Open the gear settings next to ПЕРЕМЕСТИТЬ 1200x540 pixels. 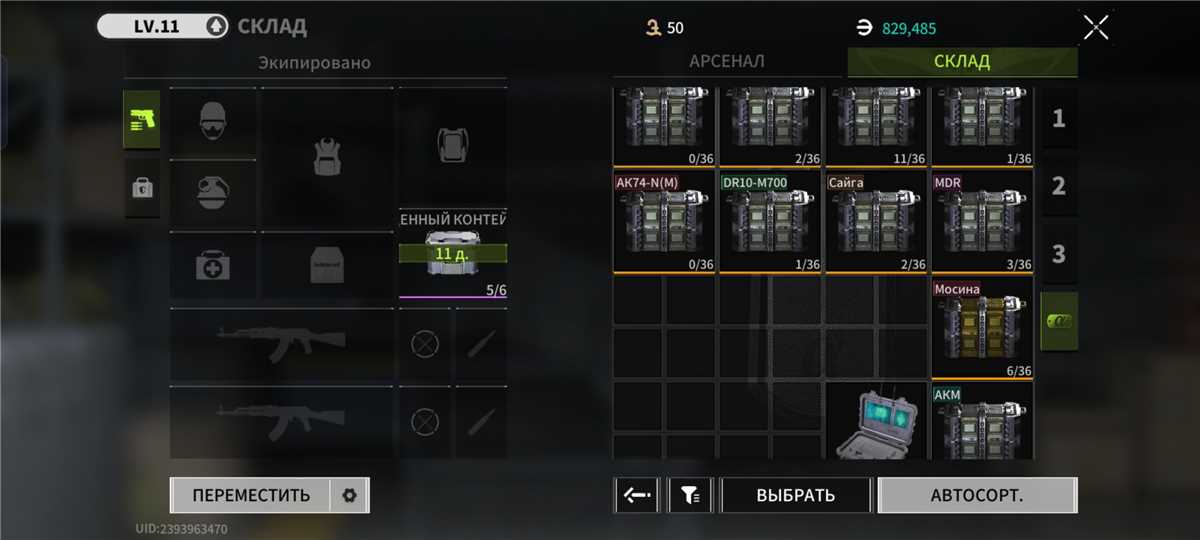coord(349,495)
